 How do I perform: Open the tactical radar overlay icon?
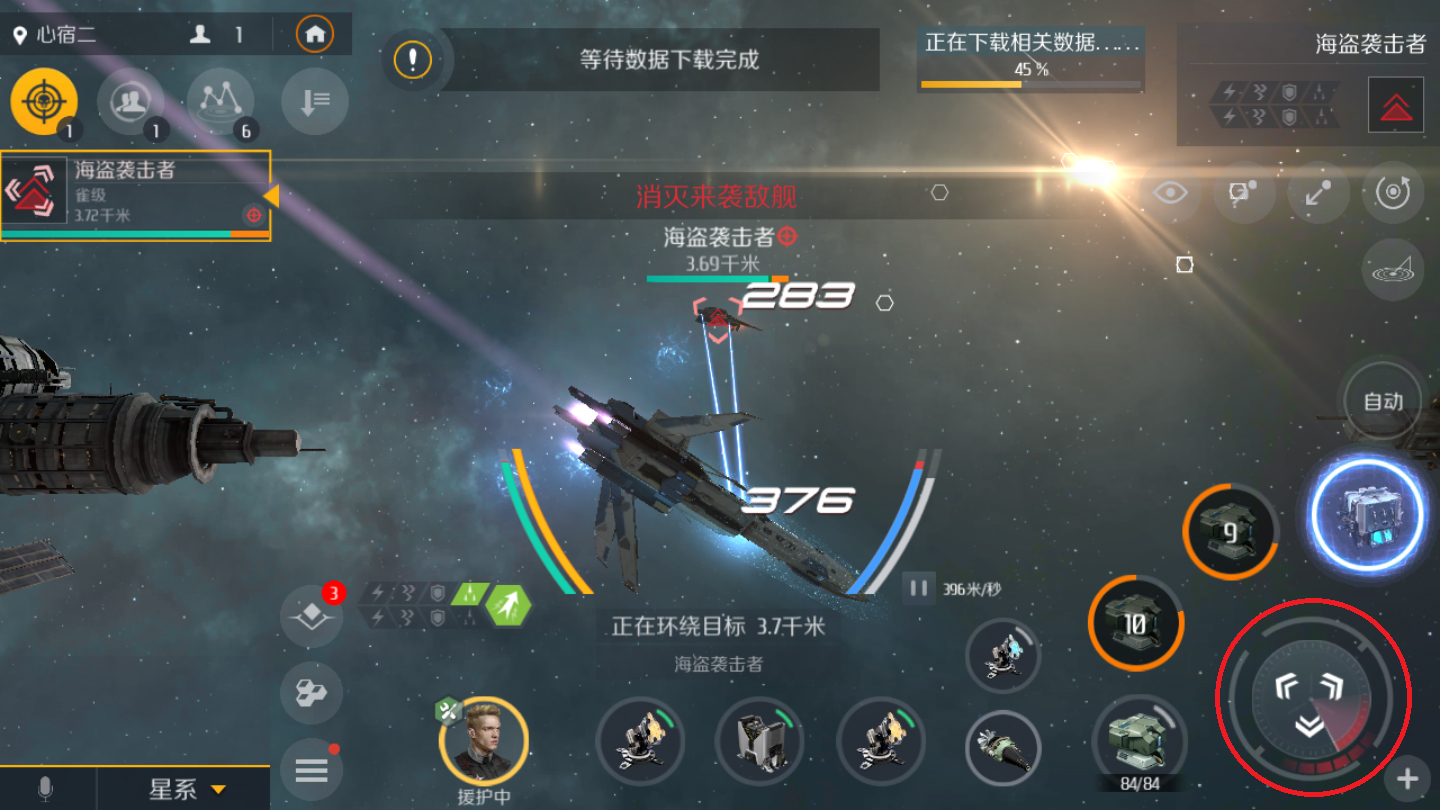pyautogui.click(x=1393, y=268)
